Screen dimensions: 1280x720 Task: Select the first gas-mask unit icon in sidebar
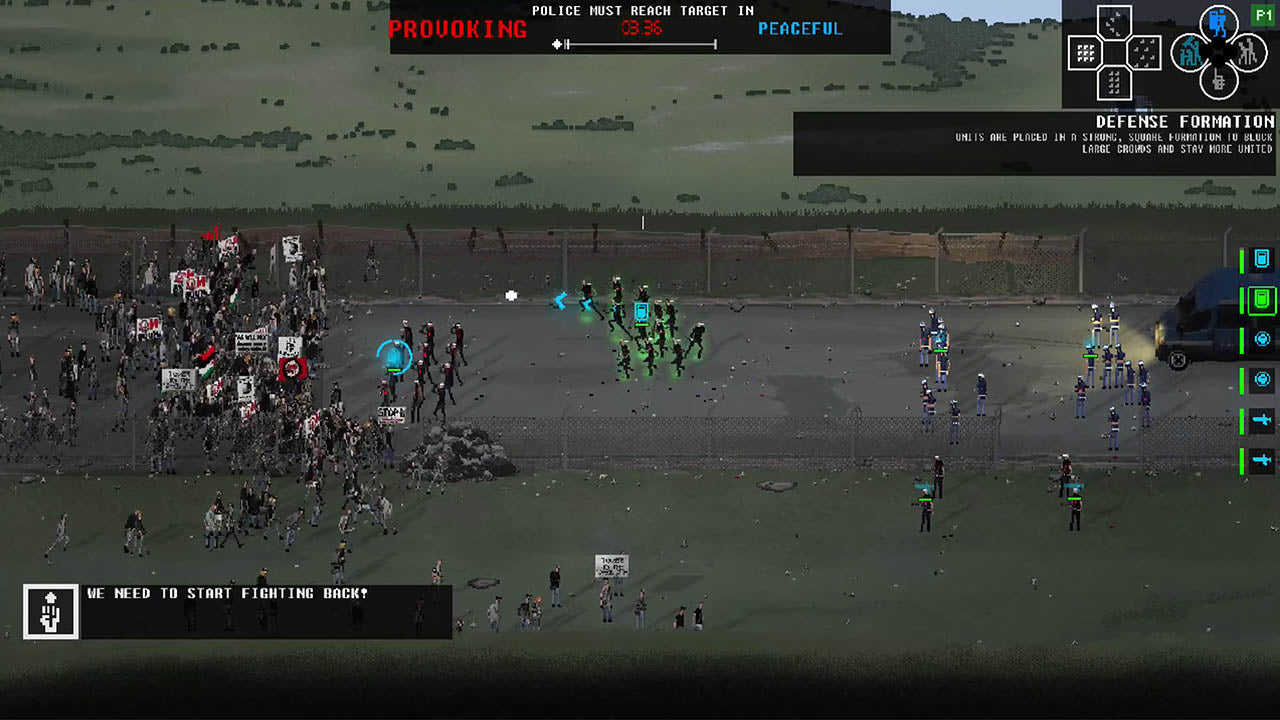pyautogui.click(x=1261, y=339)
